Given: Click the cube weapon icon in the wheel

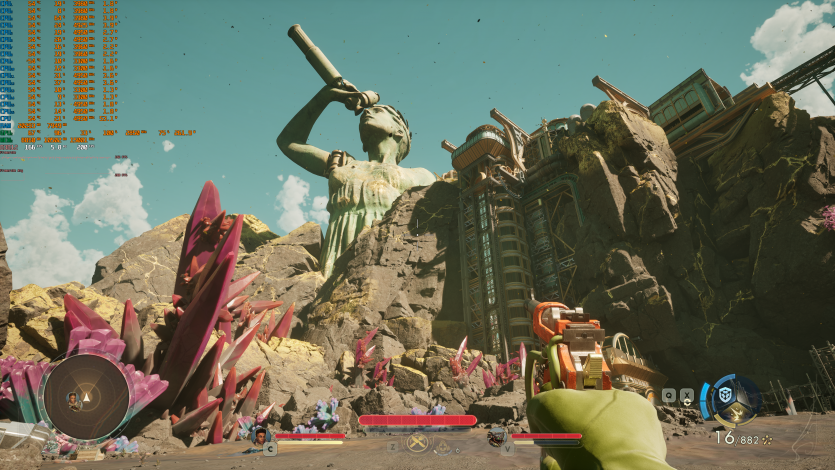Looking at the screenshot, I should 724,397.
